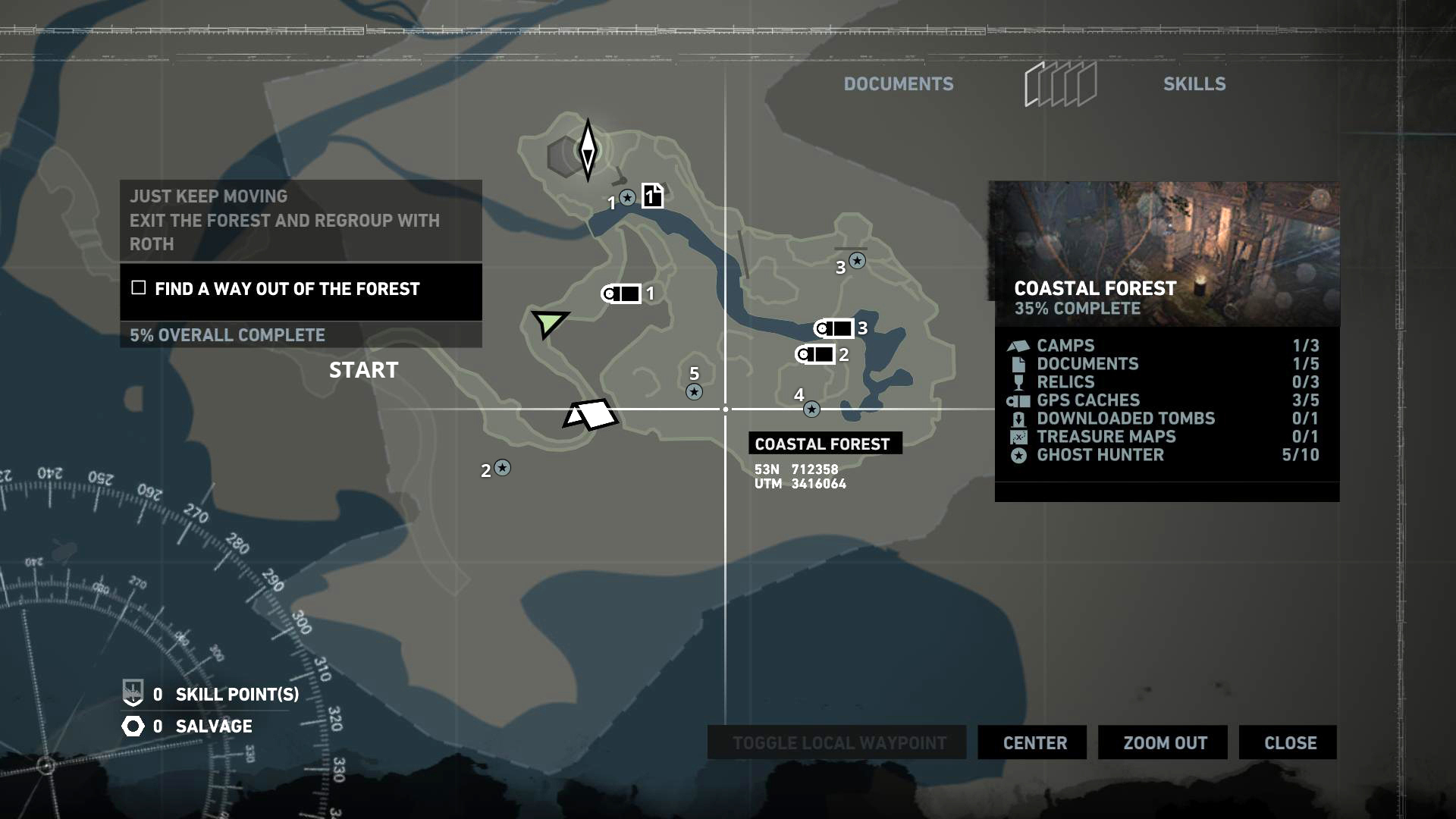Pick Ghost Hunter marker number 2
This screenshot has height=819, width=1456.
502,468
